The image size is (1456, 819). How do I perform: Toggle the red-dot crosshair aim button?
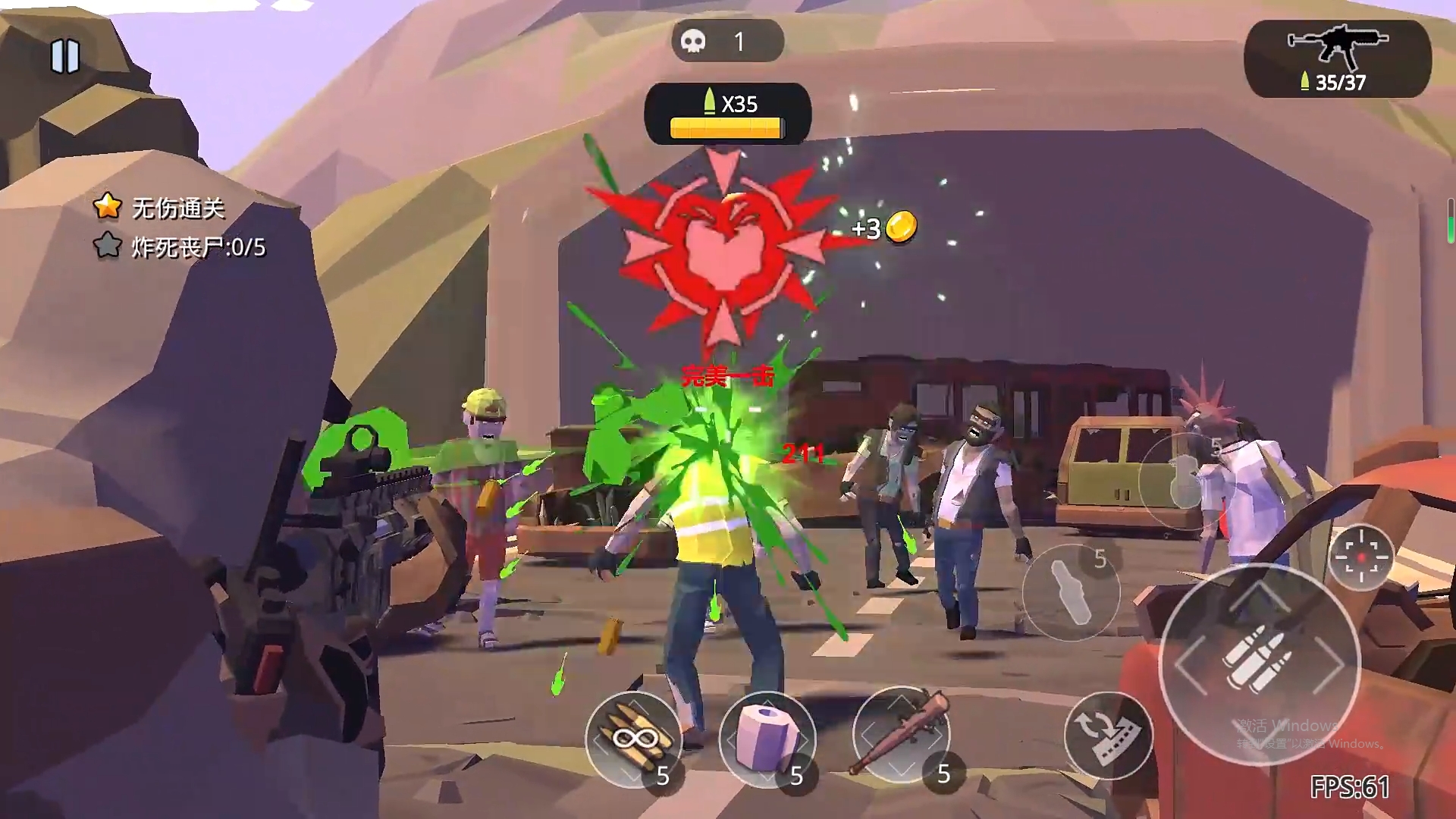(1361, 557)
